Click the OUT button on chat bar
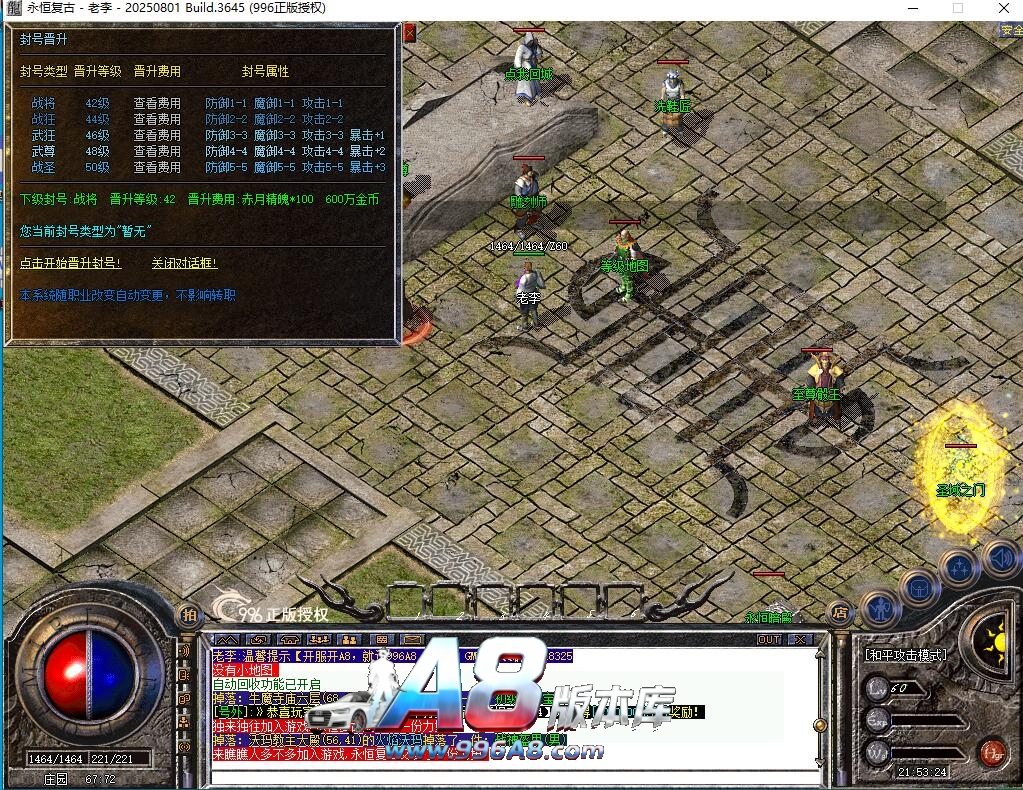 [x=768, y=639]
